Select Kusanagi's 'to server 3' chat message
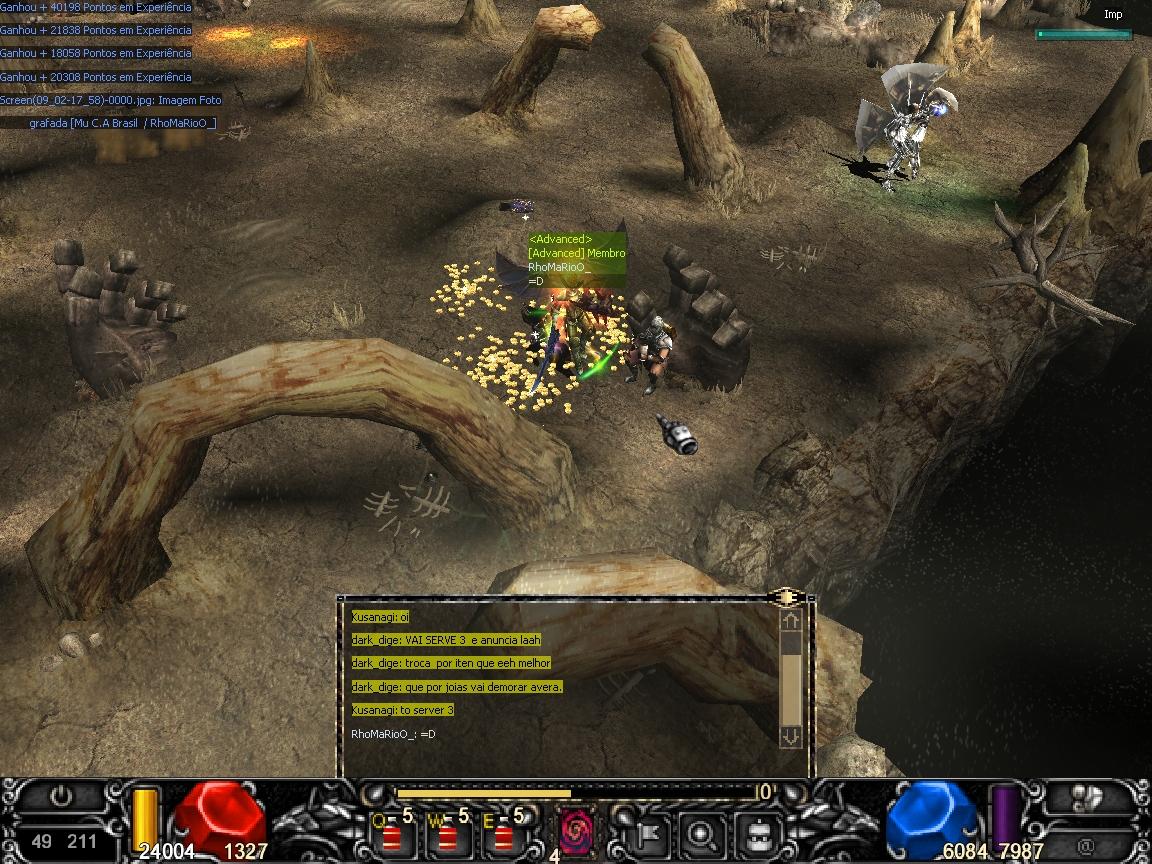This screenshot has width=1152, height=864. click(402, 710)
